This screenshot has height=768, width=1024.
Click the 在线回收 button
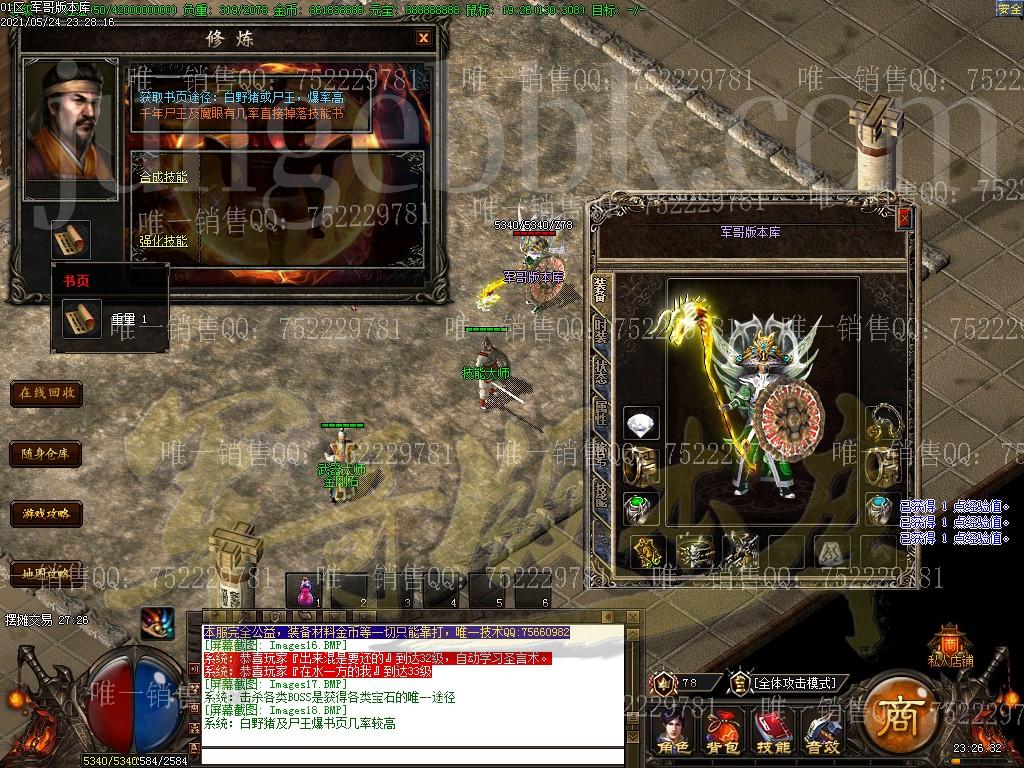point(47,393)
